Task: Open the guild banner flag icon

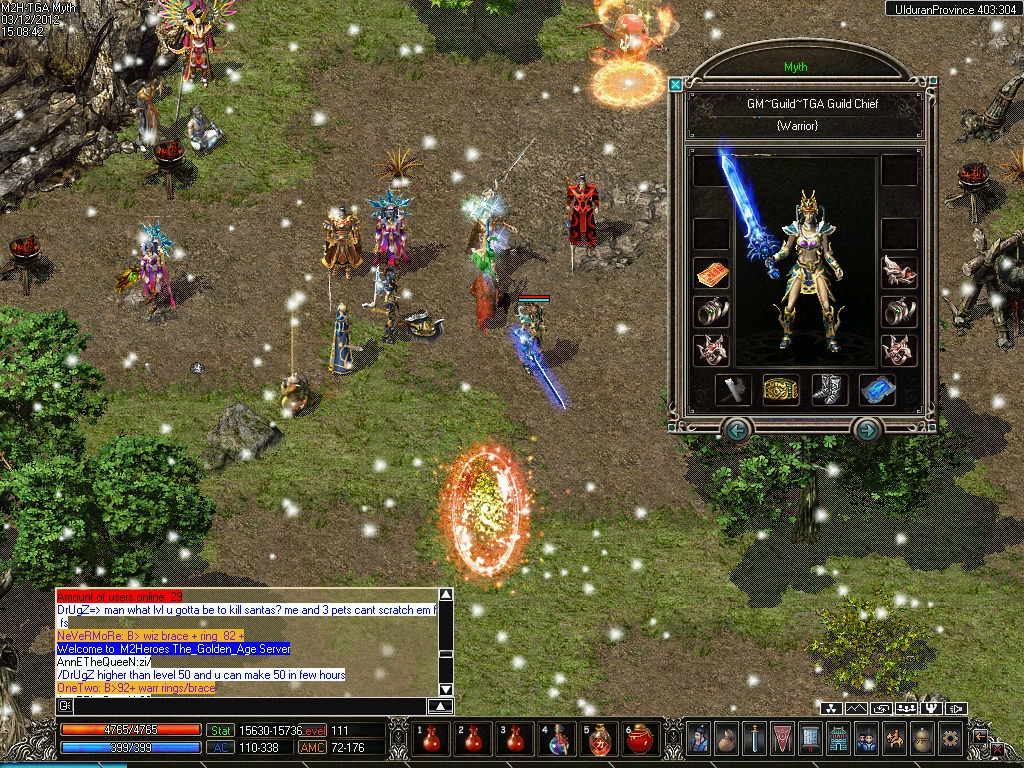Action: coord(782,739)
